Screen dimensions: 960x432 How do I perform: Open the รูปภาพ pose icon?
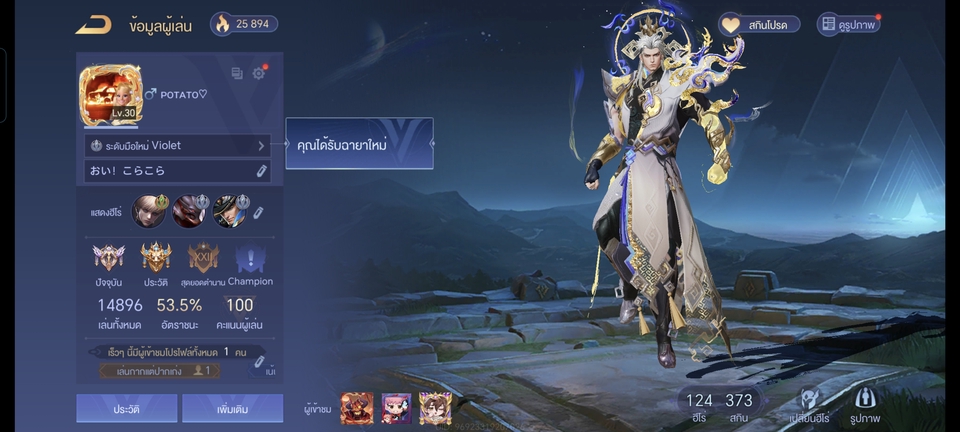pos(866,403)
